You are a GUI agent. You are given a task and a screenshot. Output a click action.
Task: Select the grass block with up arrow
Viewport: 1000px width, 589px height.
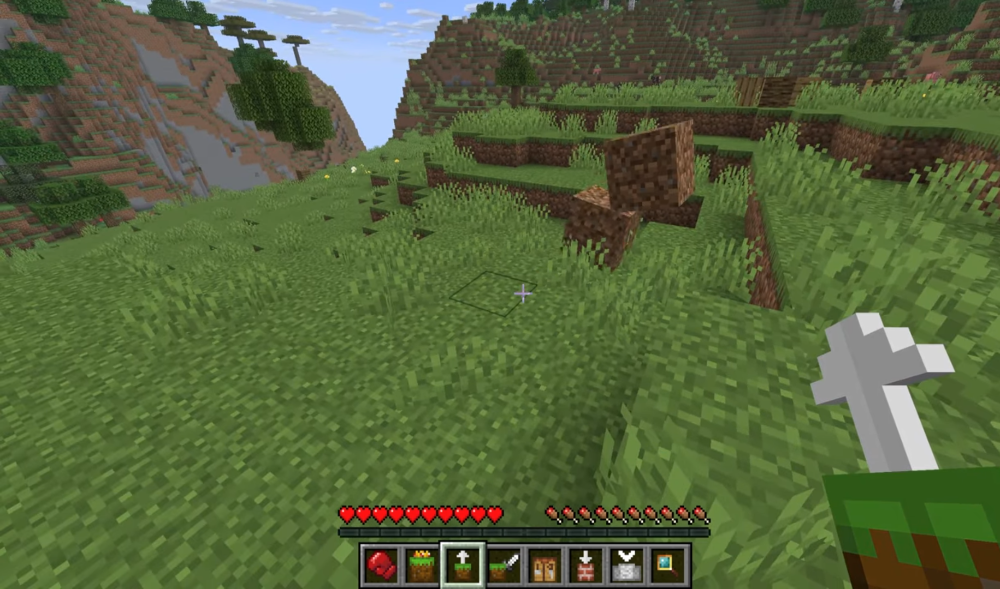click(x=462, y=566)
